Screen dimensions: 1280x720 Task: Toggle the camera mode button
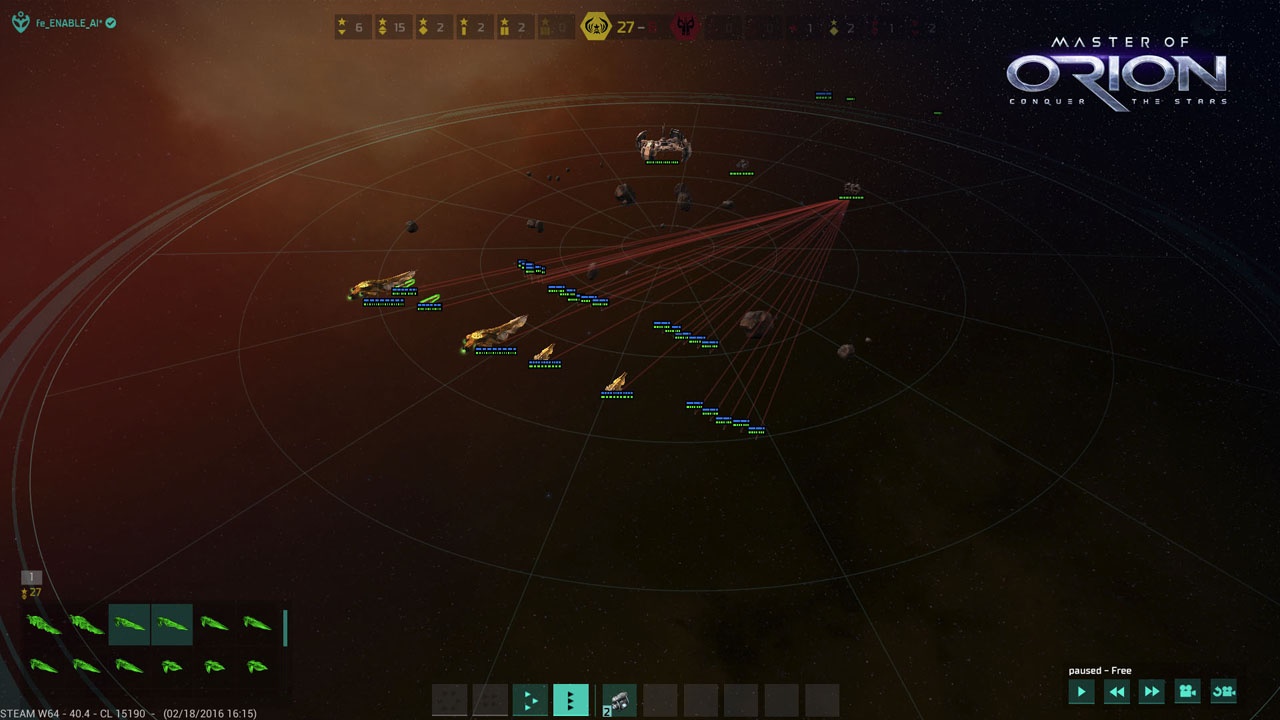[x=1187, y=691]
